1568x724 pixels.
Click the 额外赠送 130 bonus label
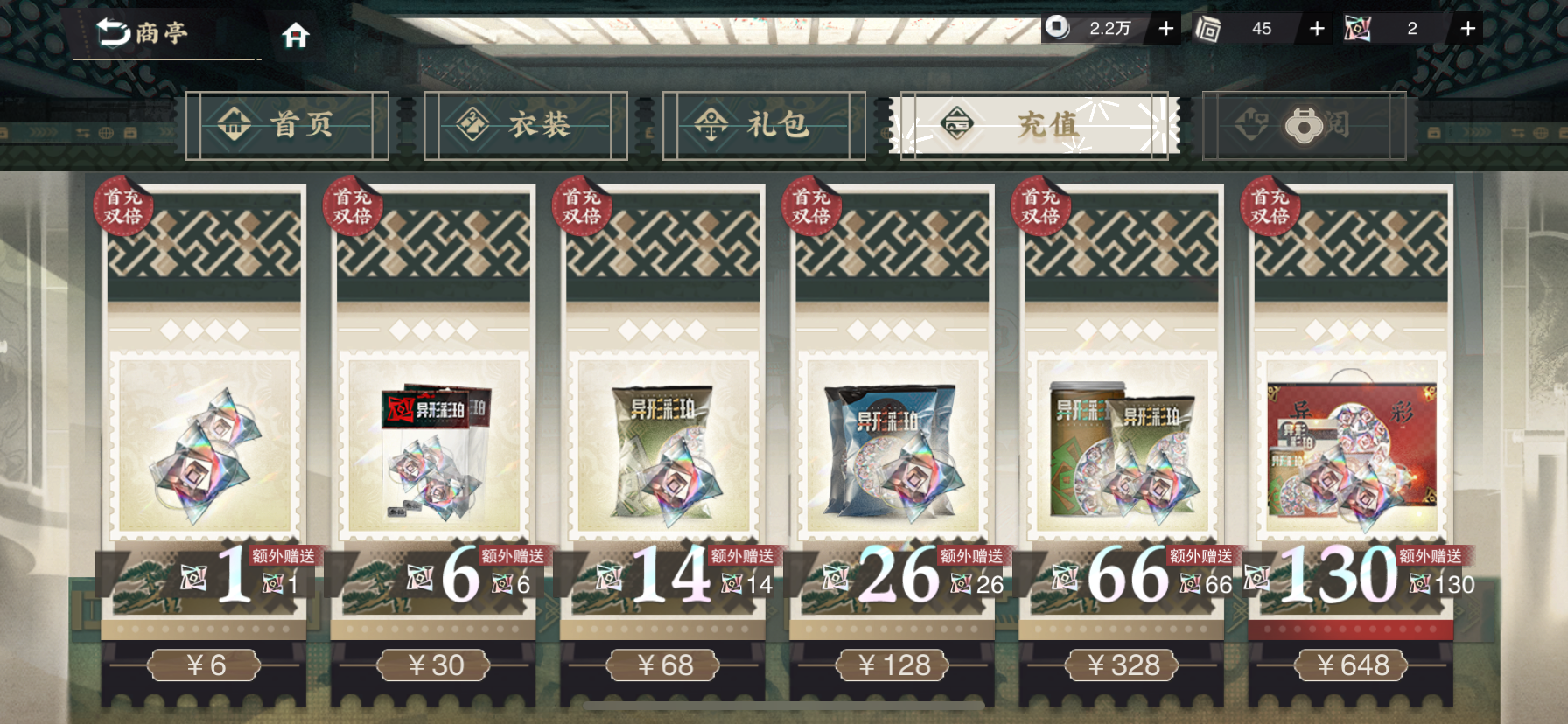tap(1430, 557)
